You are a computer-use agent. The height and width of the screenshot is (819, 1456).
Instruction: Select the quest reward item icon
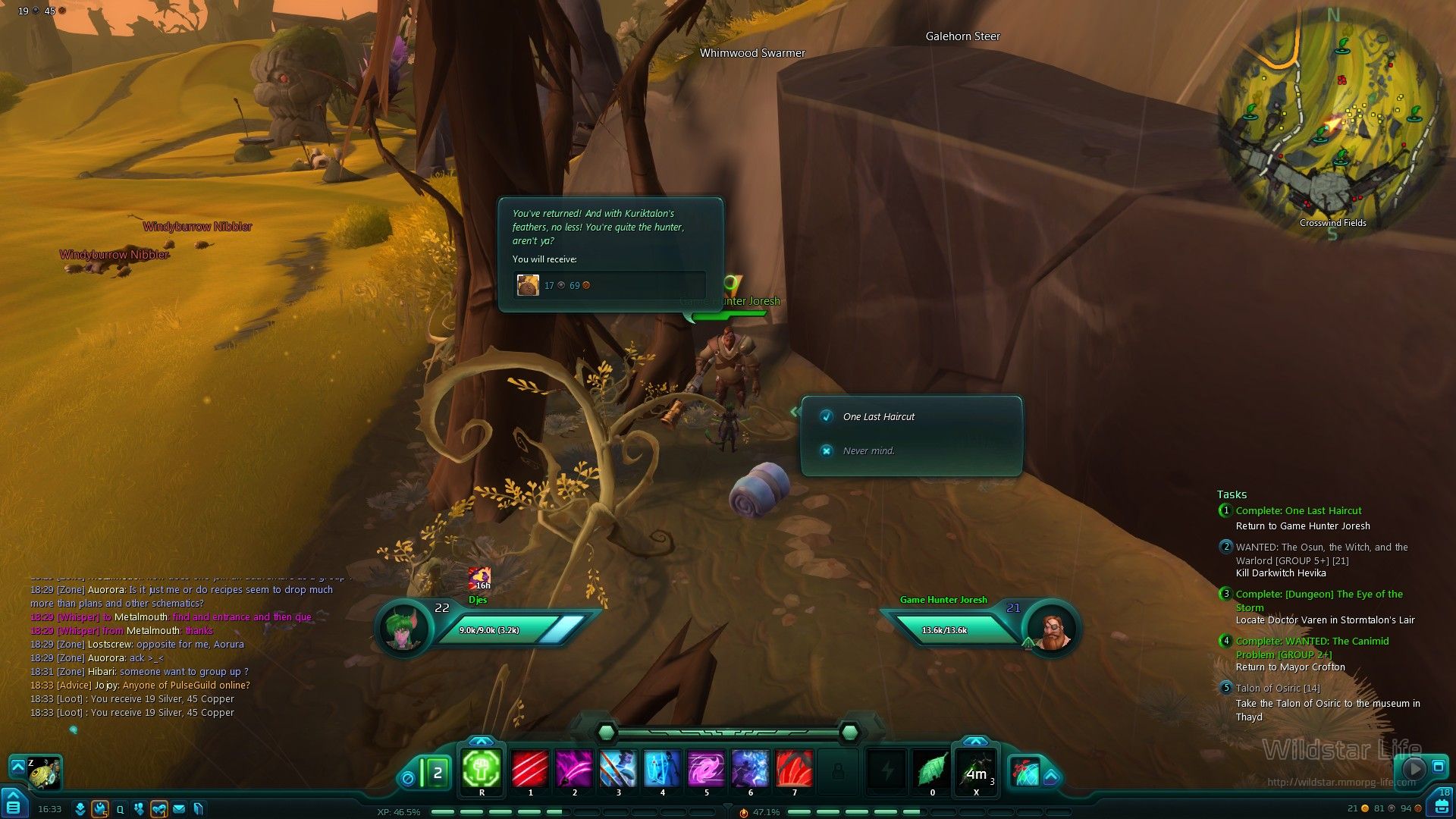coord(528,285)
